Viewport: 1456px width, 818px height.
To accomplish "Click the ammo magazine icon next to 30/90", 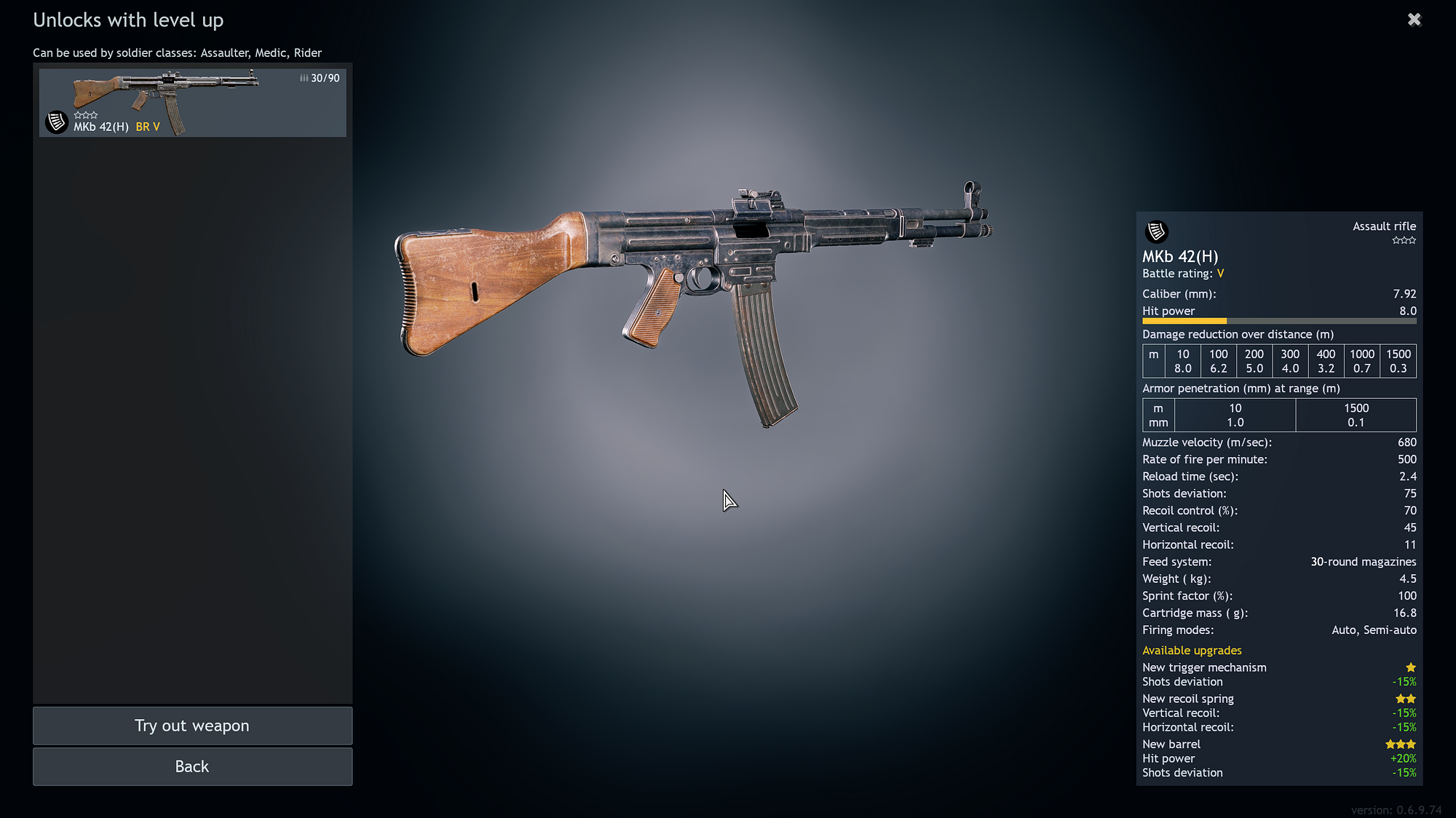I will (303, 77).
